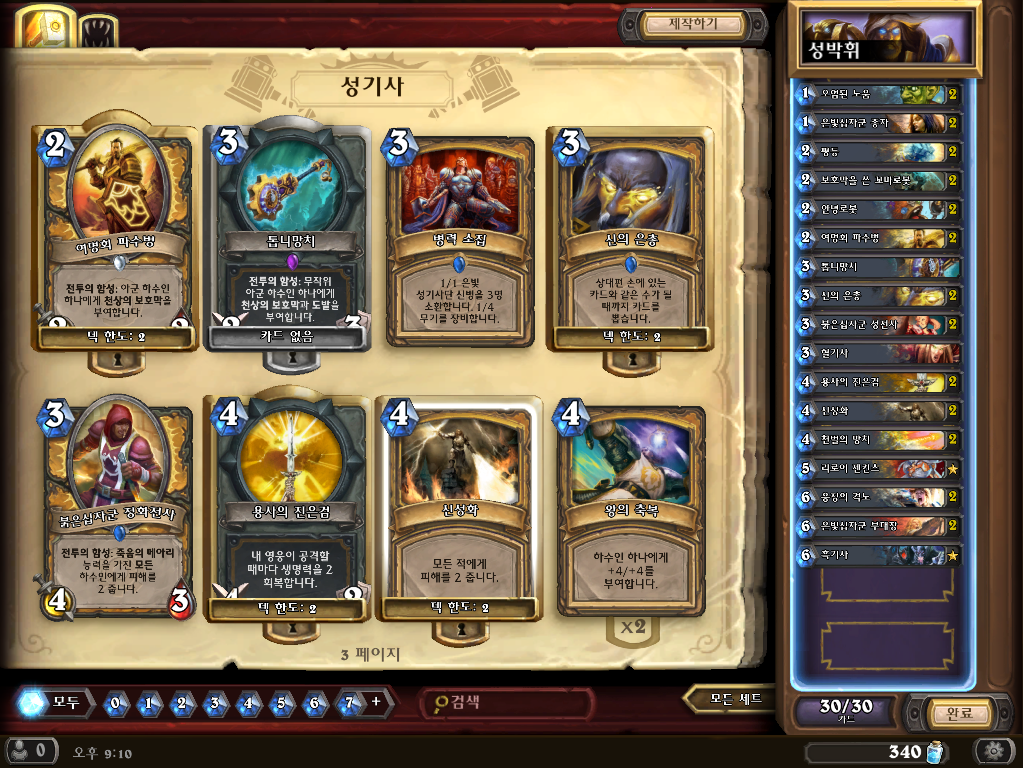Select the 톱니망치 weapon card

coord(288,240)
